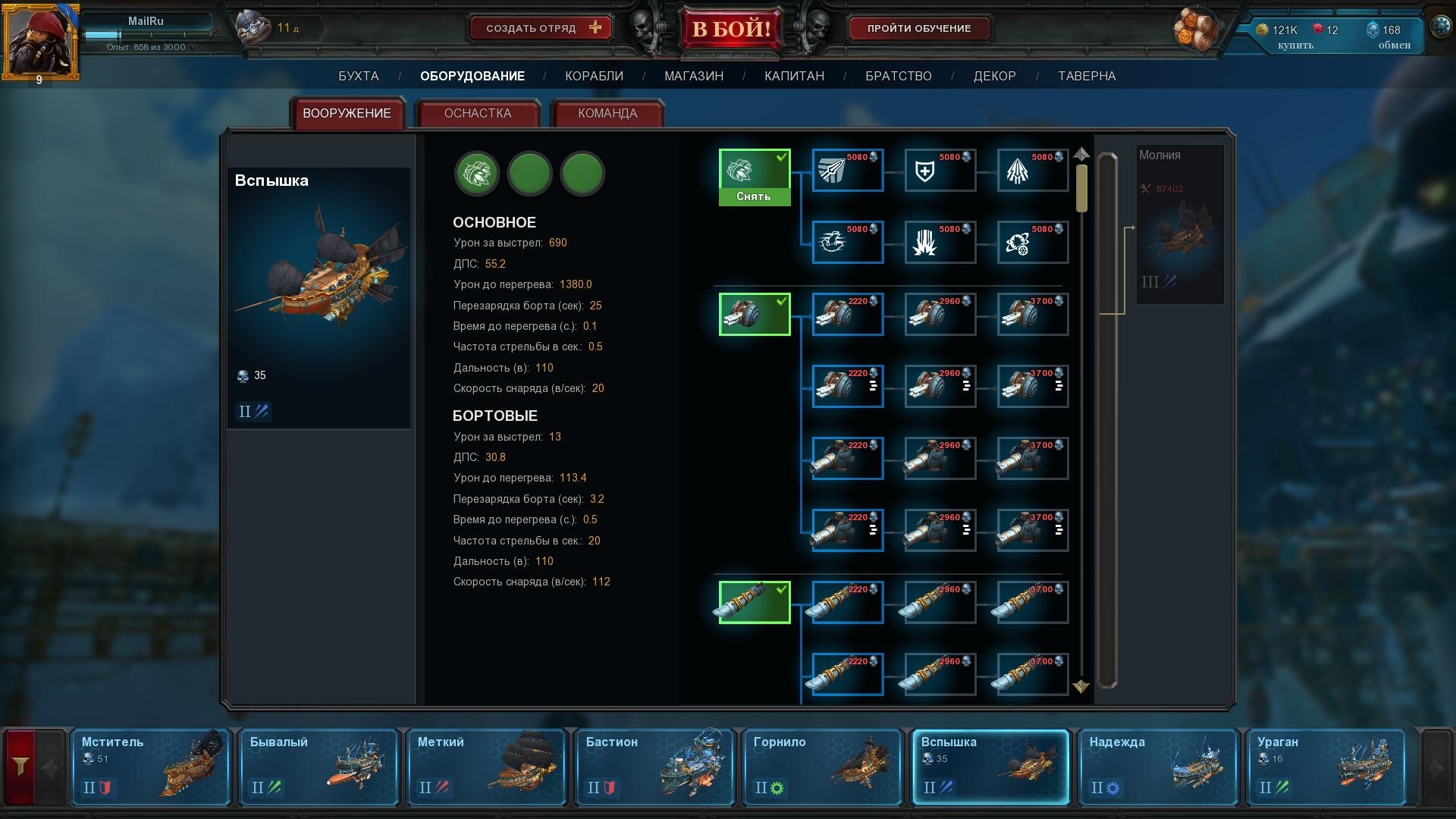
Task: Start battle with the В БОЙ! button
Action: point(731,30)
